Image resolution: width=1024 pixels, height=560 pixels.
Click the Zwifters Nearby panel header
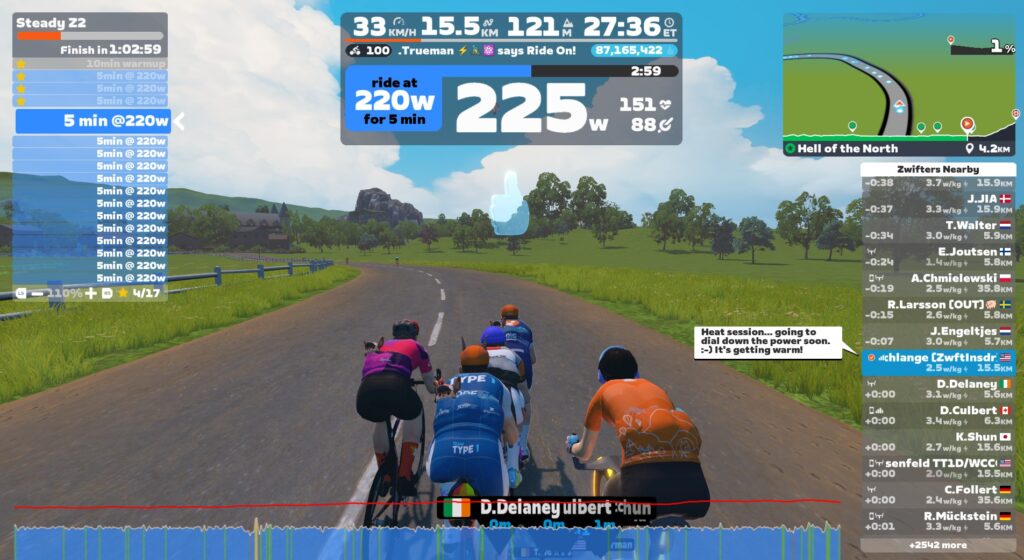pos(938,170)
